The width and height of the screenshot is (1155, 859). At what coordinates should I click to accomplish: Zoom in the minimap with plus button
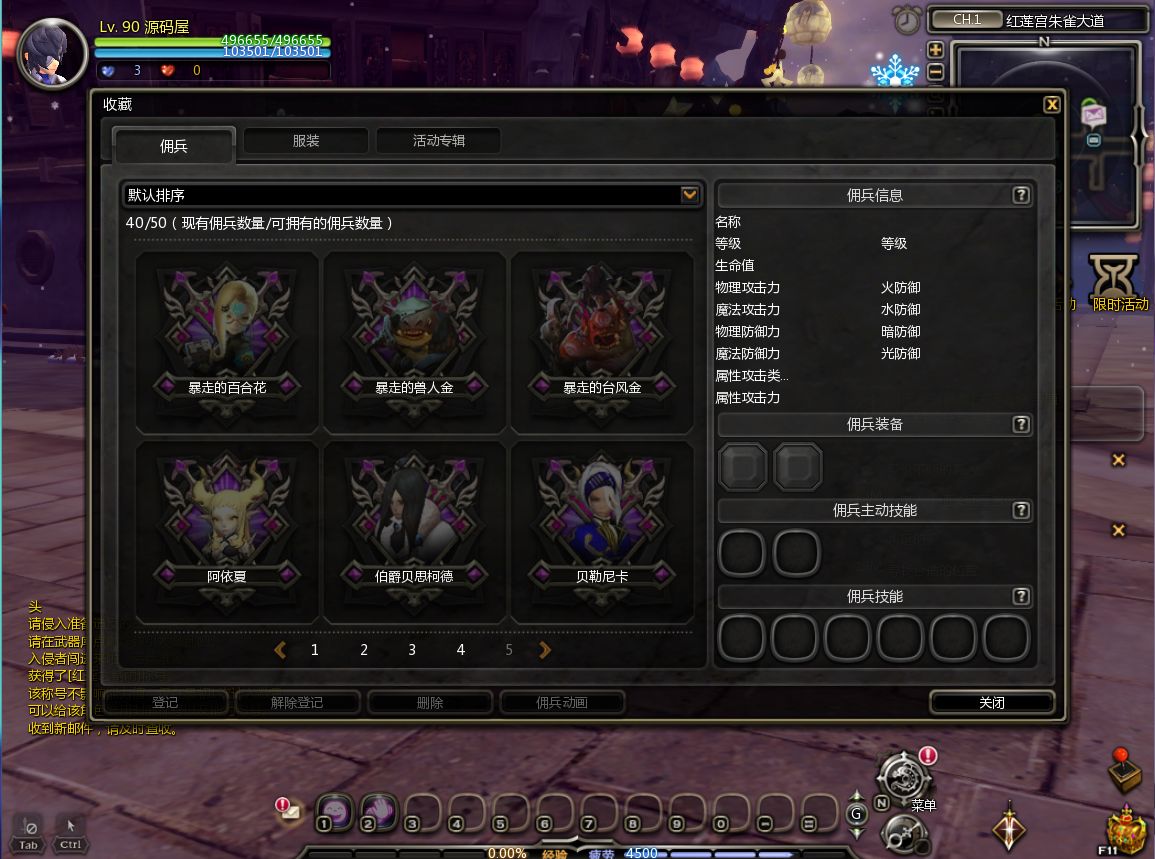(x=935, y=50)
